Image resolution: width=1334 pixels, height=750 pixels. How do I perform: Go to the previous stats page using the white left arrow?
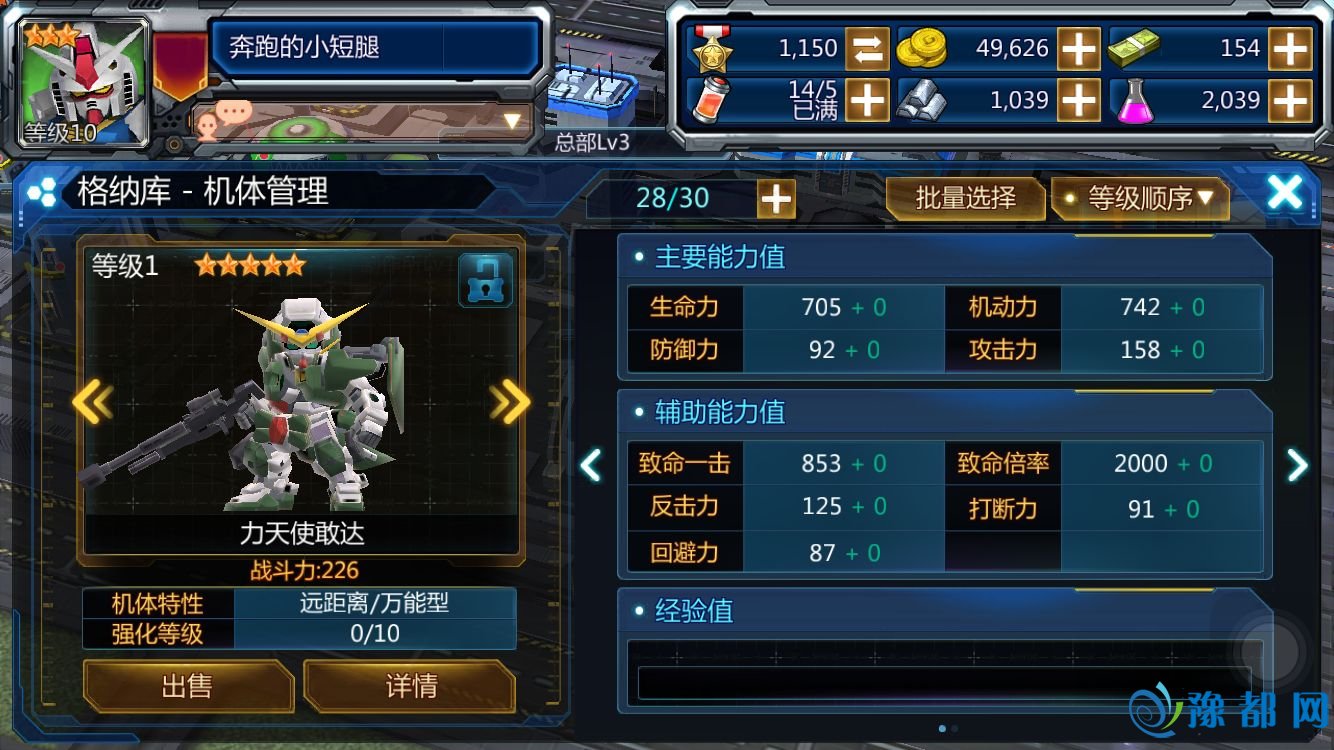click(x=591, y=464)
